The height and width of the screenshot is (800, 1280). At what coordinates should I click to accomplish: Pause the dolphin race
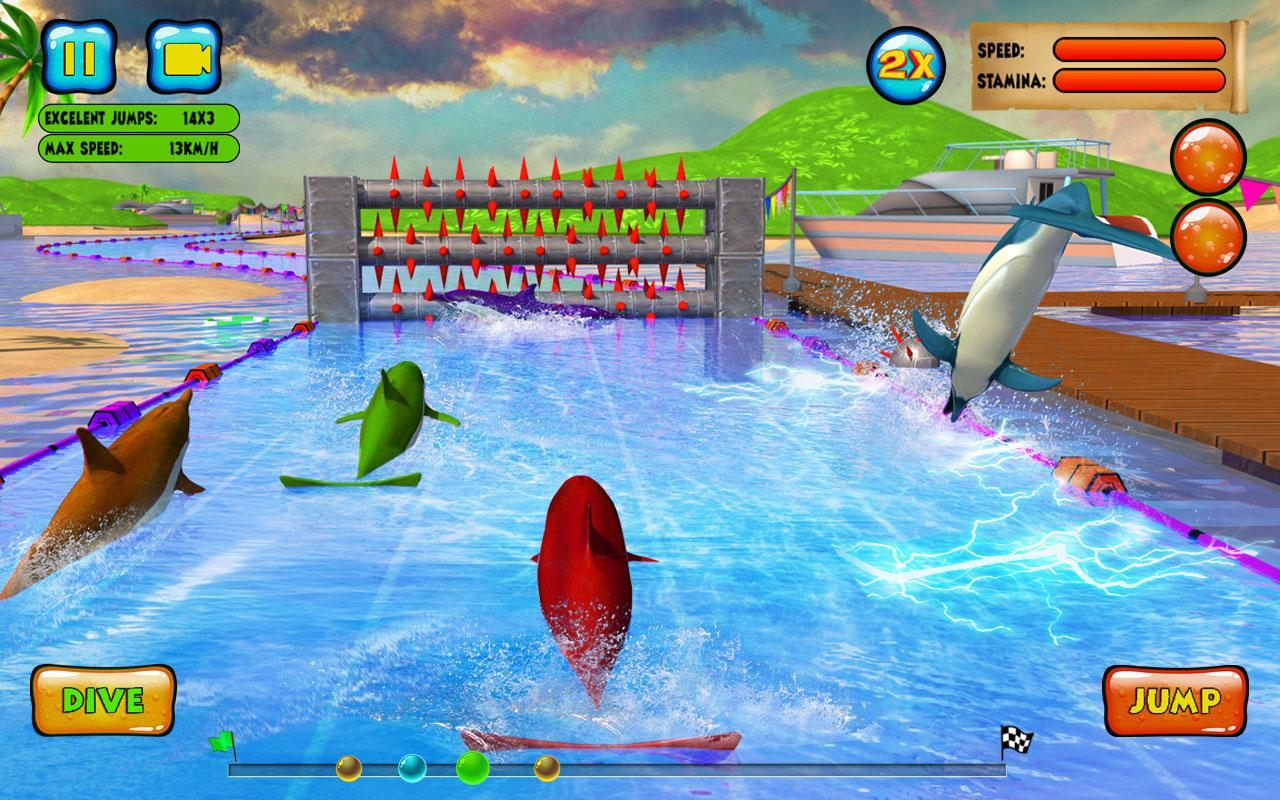tap(80, 55)
